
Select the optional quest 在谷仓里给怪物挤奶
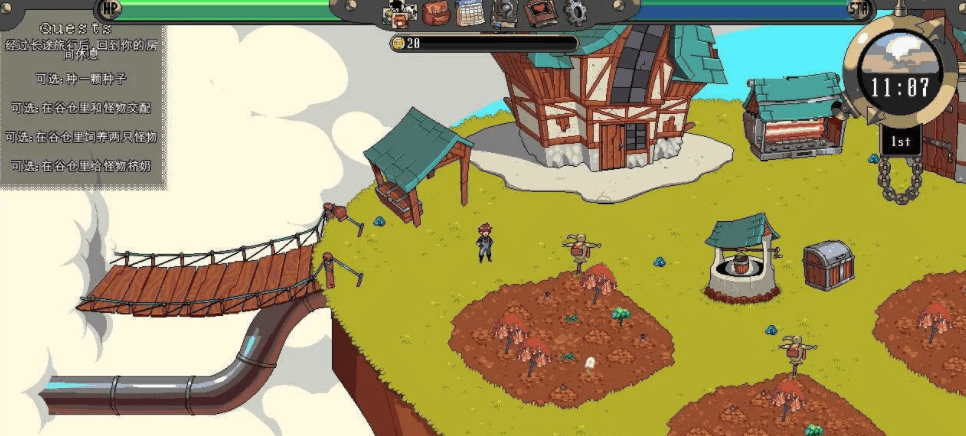(x=81, y=165)
